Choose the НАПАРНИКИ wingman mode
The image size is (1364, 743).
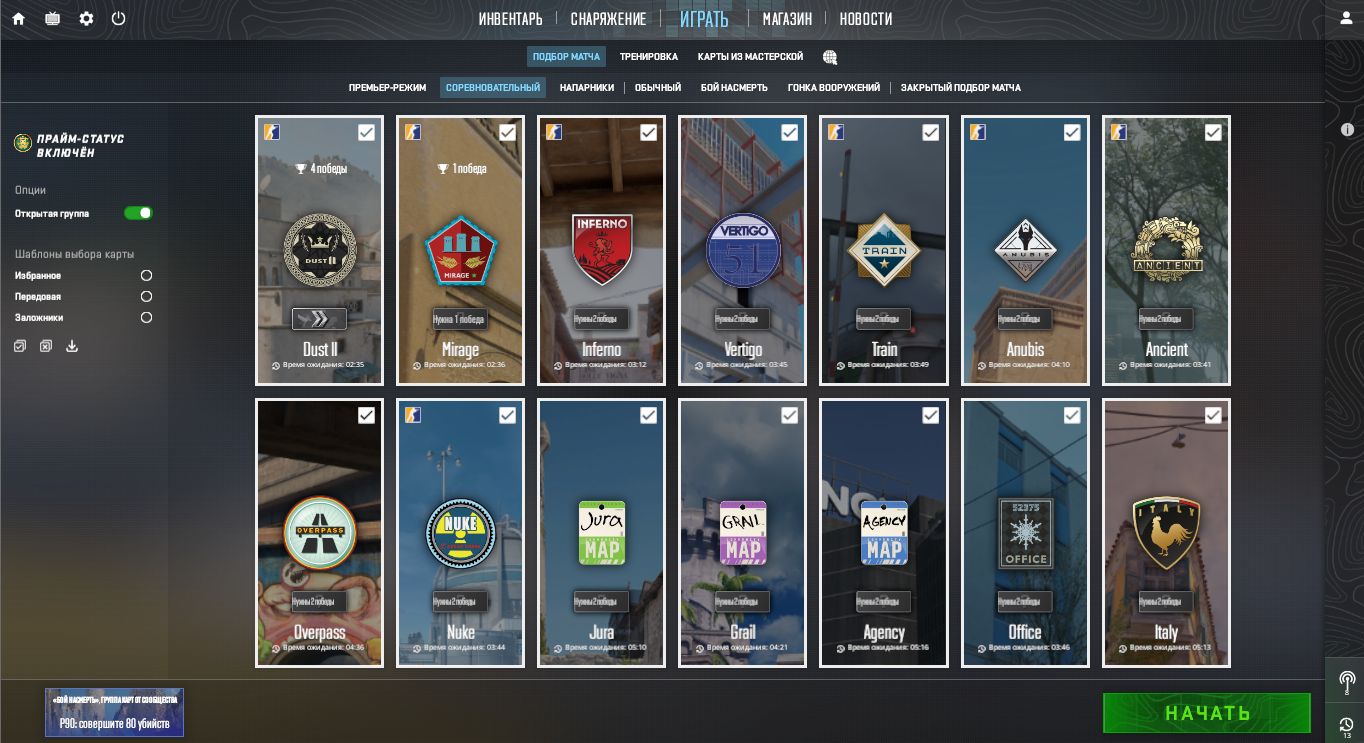coord(587,88)
